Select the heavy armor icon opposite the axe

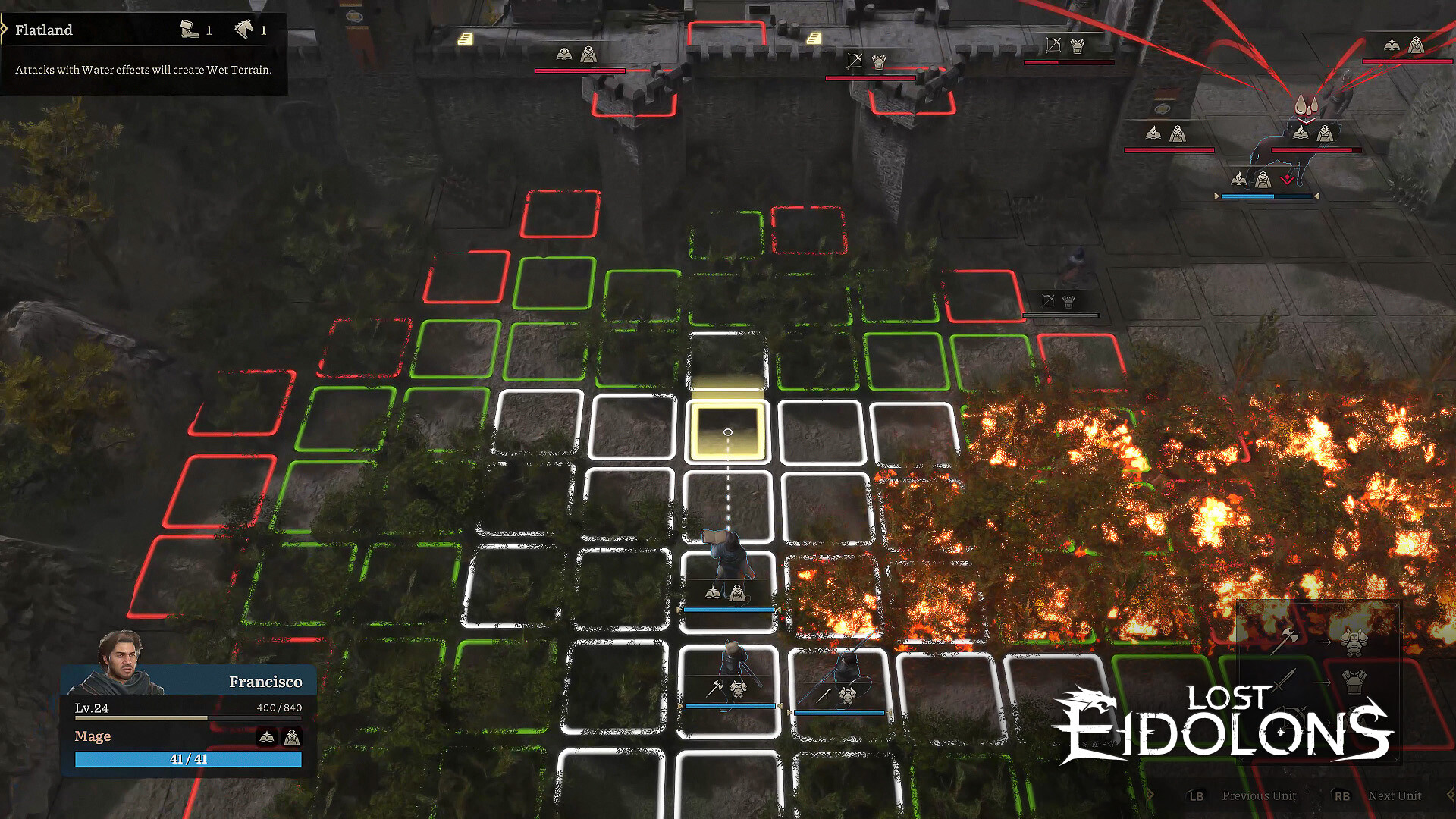1354,642
